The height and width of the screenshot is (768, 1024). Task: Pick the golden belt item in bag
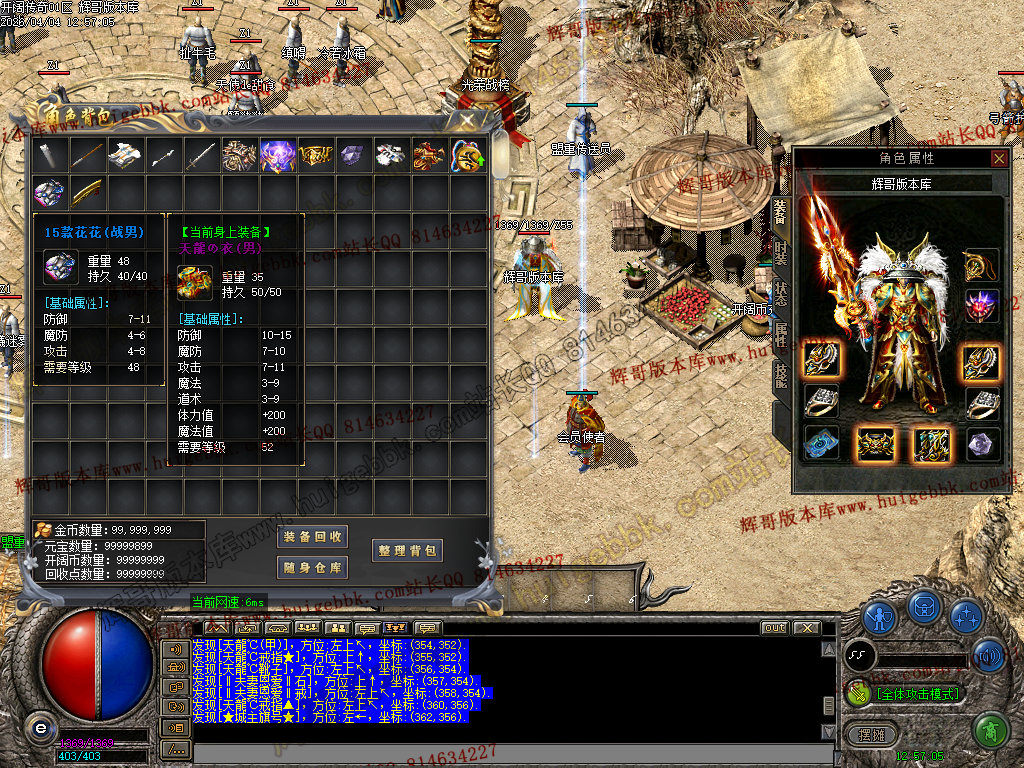point(315,155)
